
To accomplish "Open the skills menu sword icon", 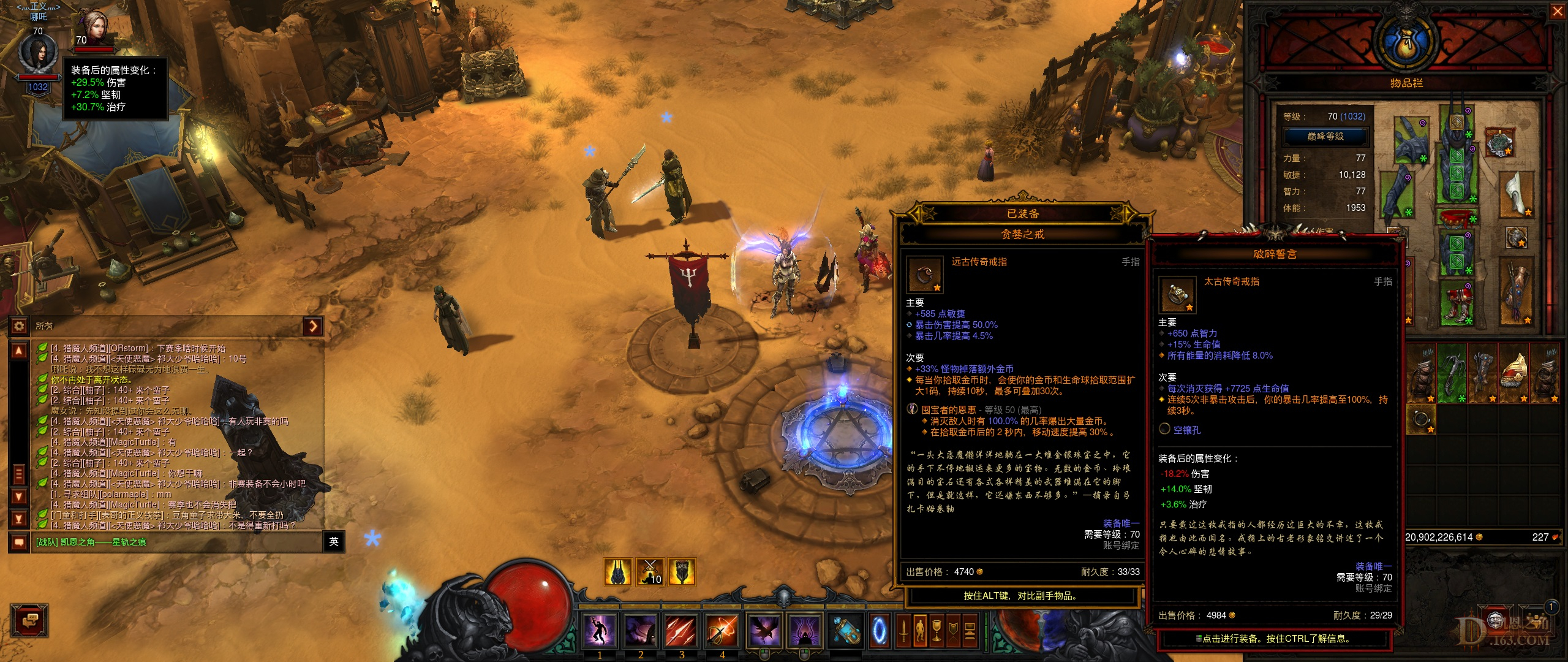I will coord(903,630).
